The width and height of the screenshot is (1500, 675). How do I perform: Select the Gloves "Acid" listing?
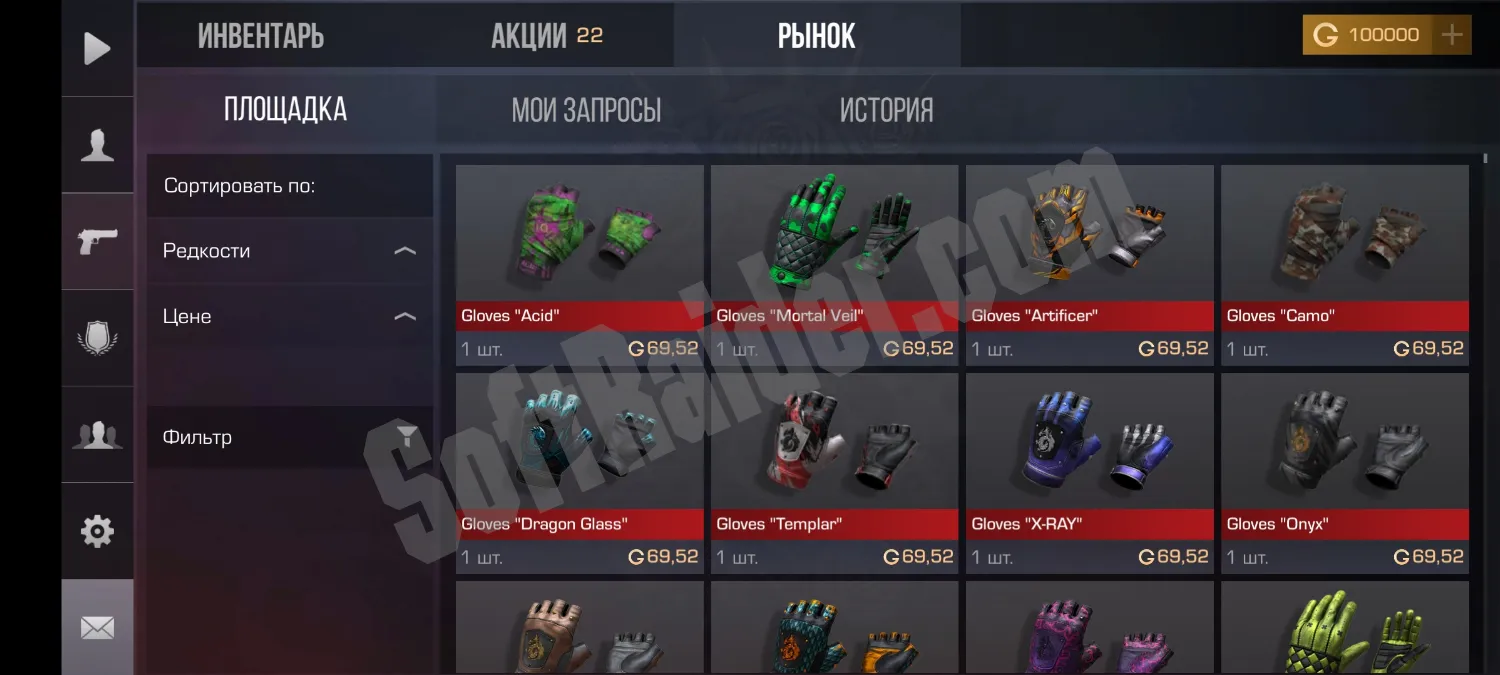(x=580, y=264)
